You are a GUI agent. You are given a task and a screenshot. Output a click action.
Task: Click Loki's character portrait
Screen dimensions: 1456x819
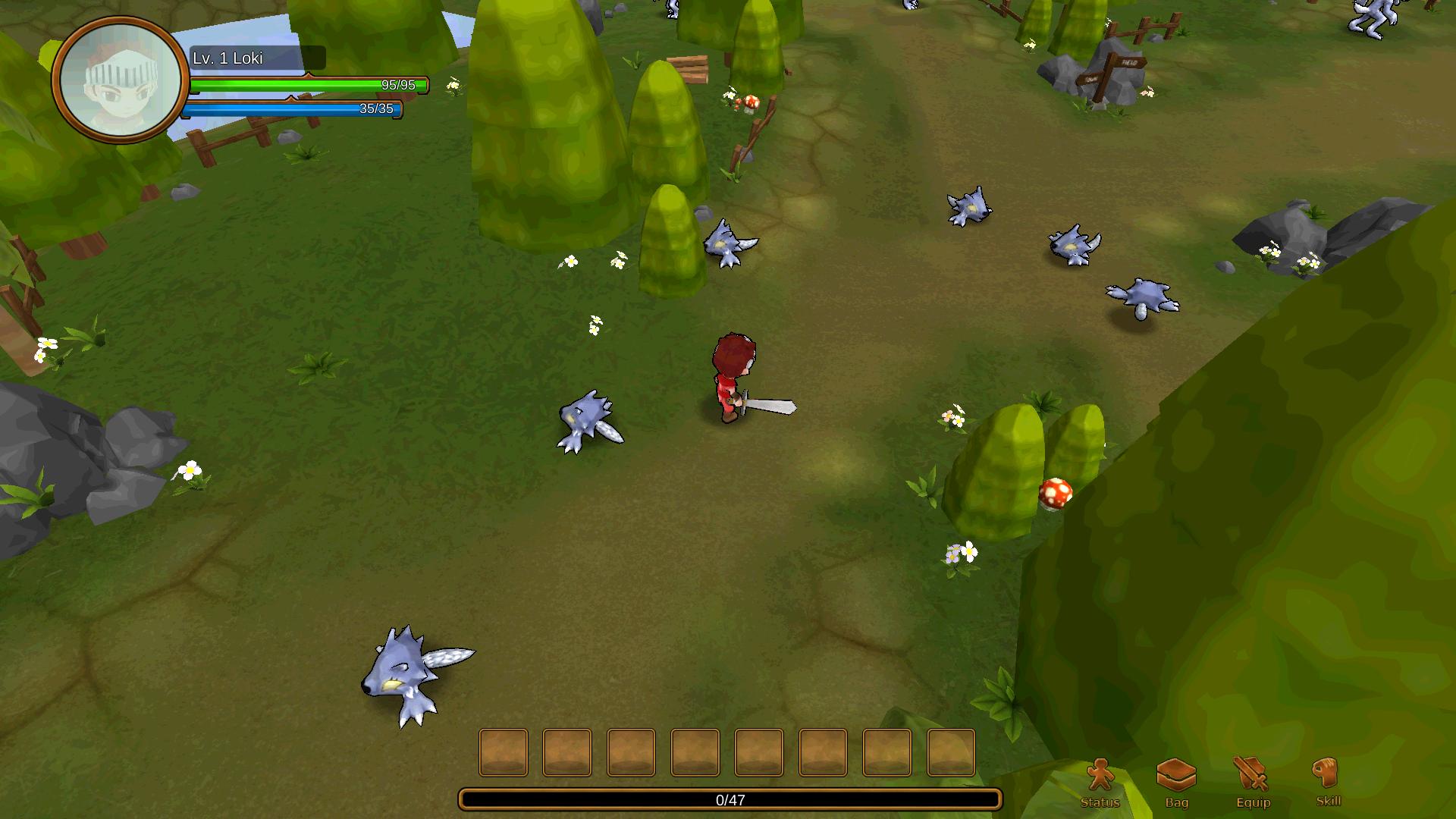pos(124,81)
